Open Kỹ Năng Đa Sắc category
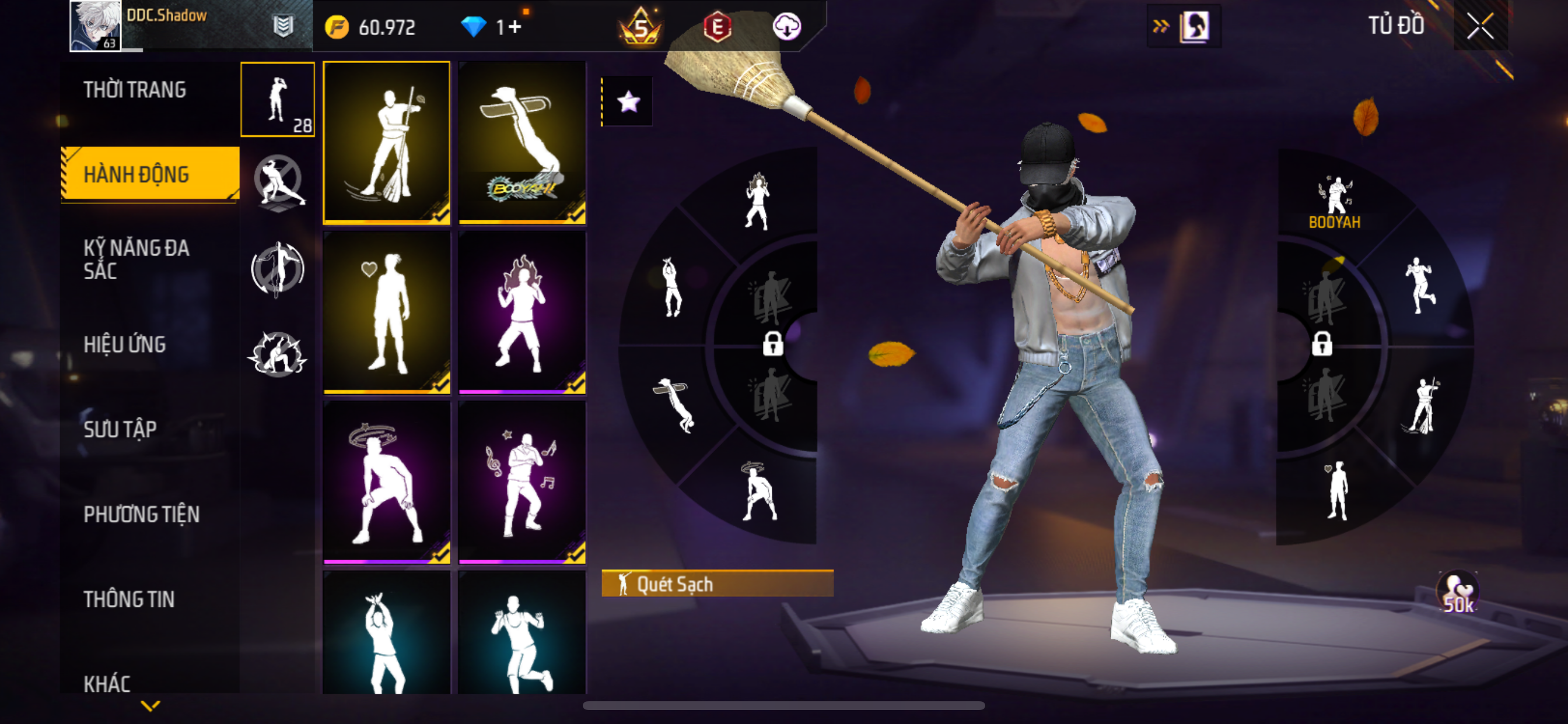The height and width of the screenshot is (724, 1568). [x=136, y=259]
